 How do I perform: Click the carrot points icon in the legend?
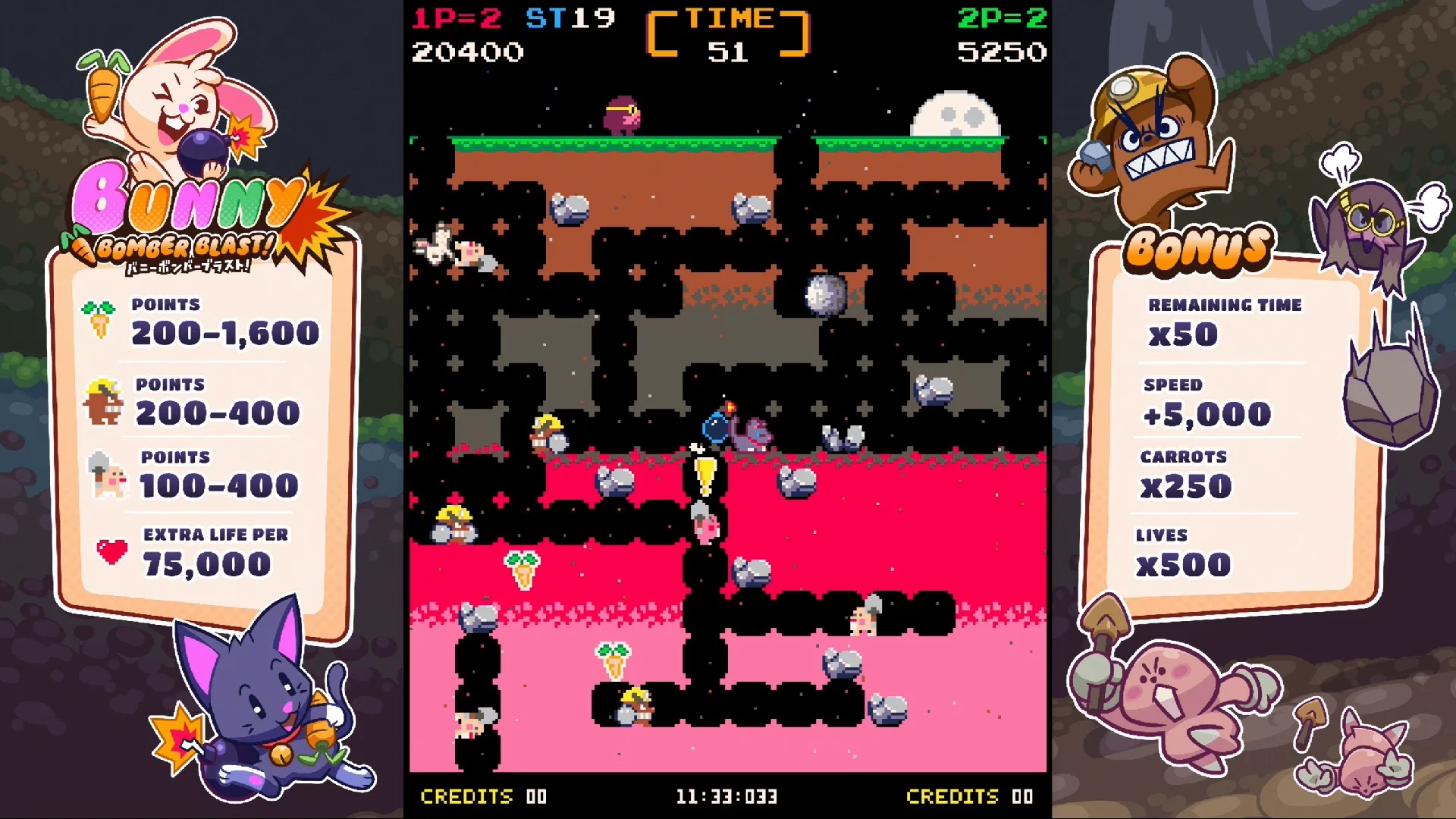[x=97, y=318]
